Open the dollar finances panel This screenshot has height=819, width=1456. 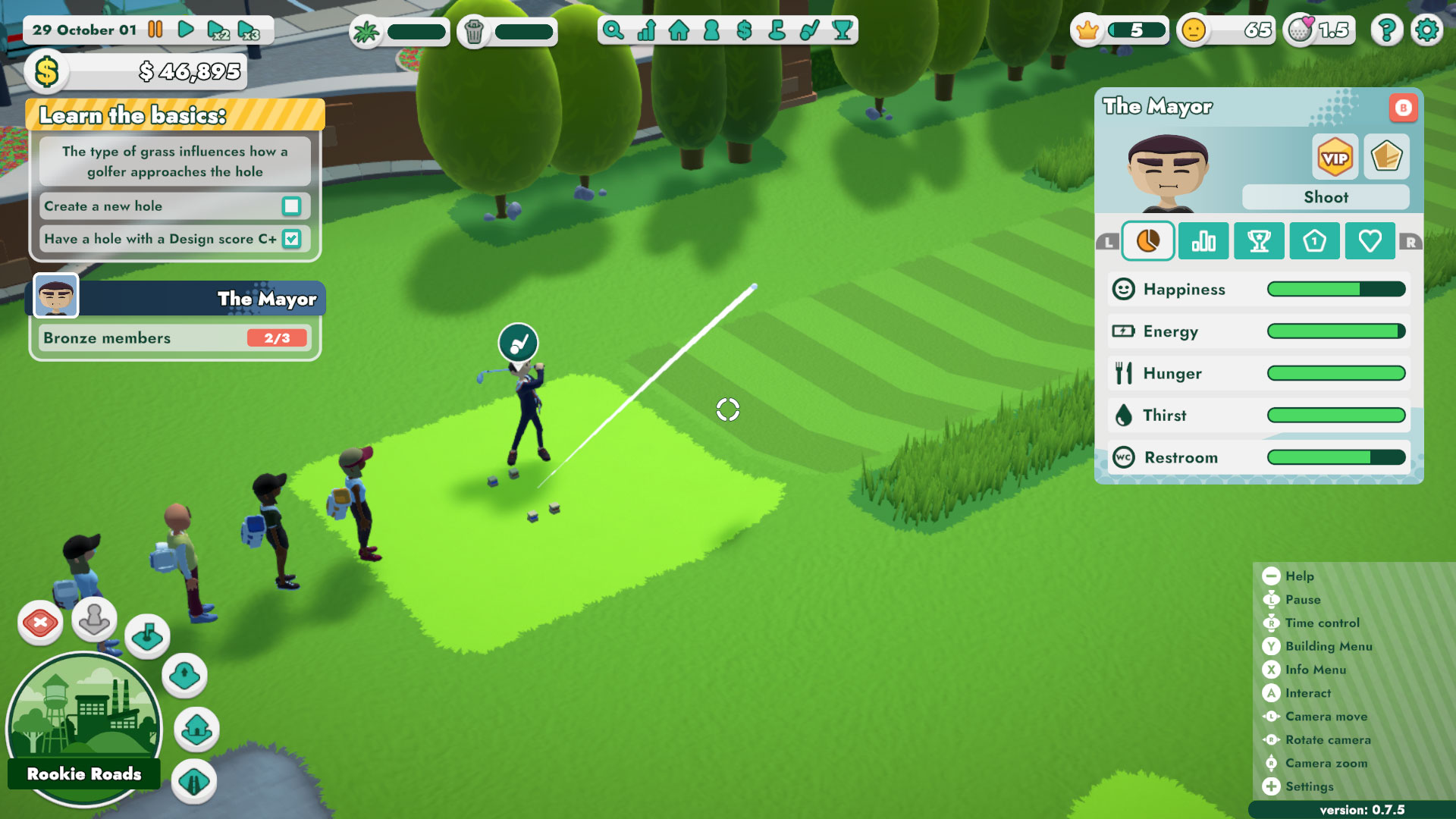point(743,30)
